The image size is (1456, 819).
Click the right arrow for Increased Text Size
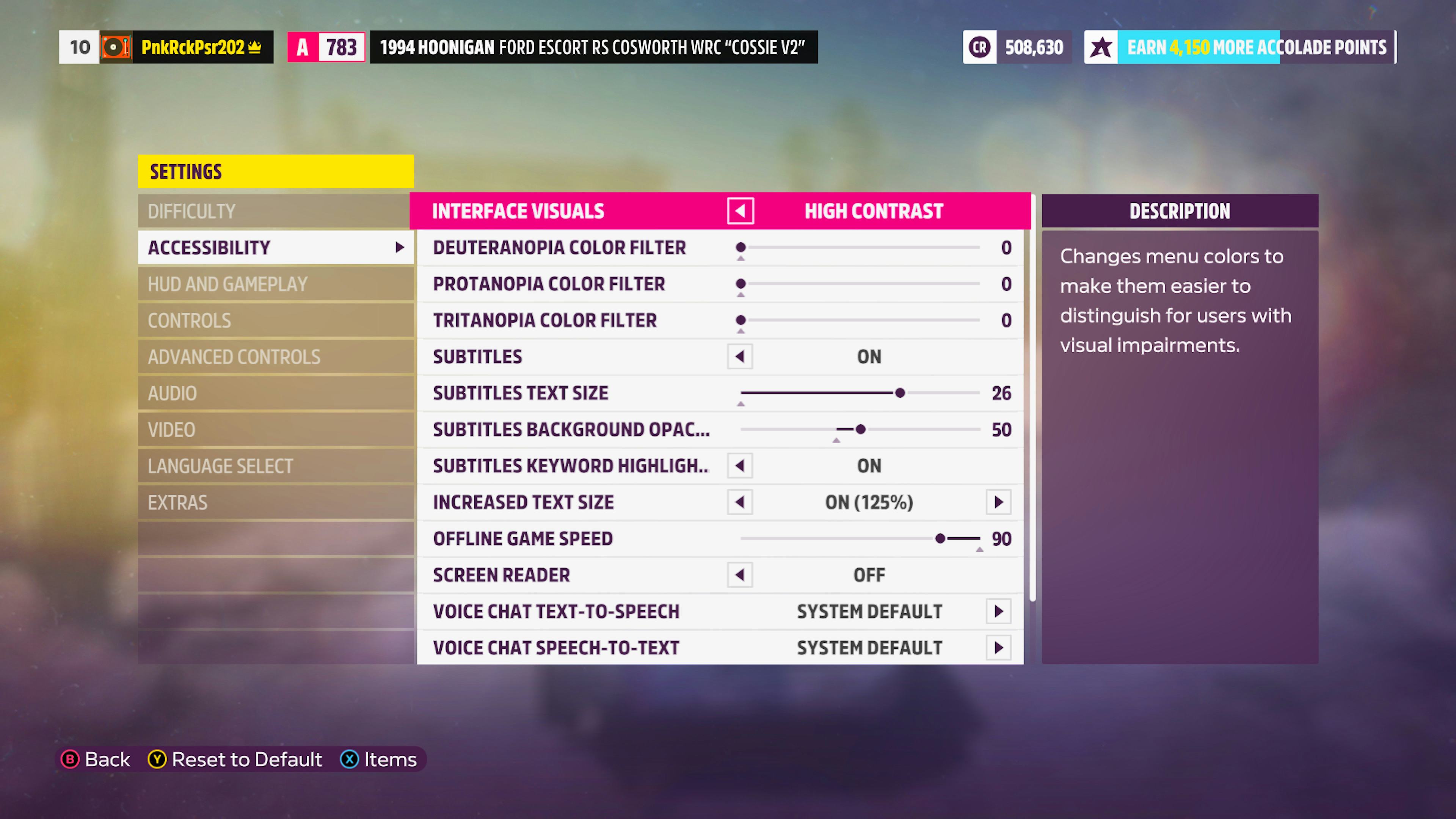tap(999, 502)
